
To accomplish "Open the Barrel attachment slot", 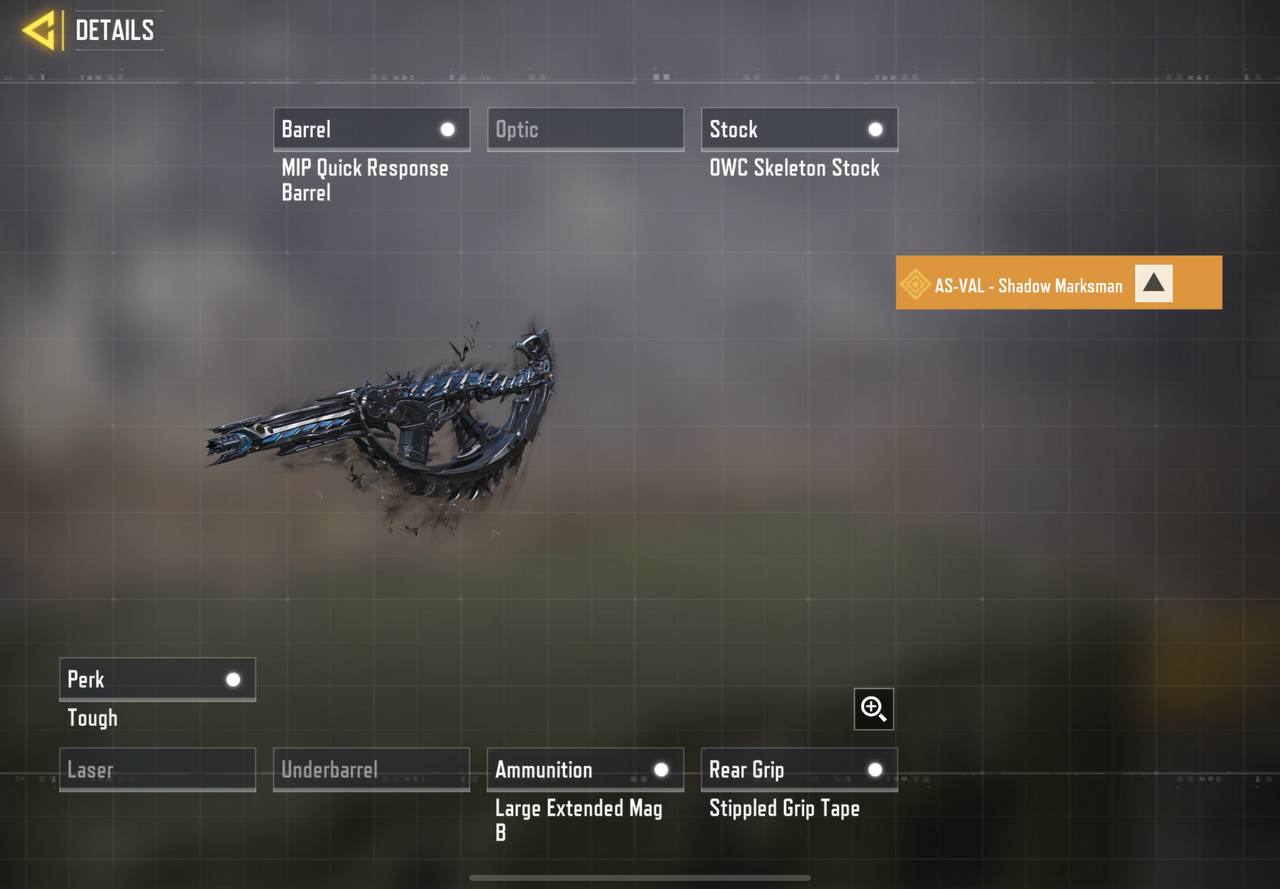I will pos(371,129).
